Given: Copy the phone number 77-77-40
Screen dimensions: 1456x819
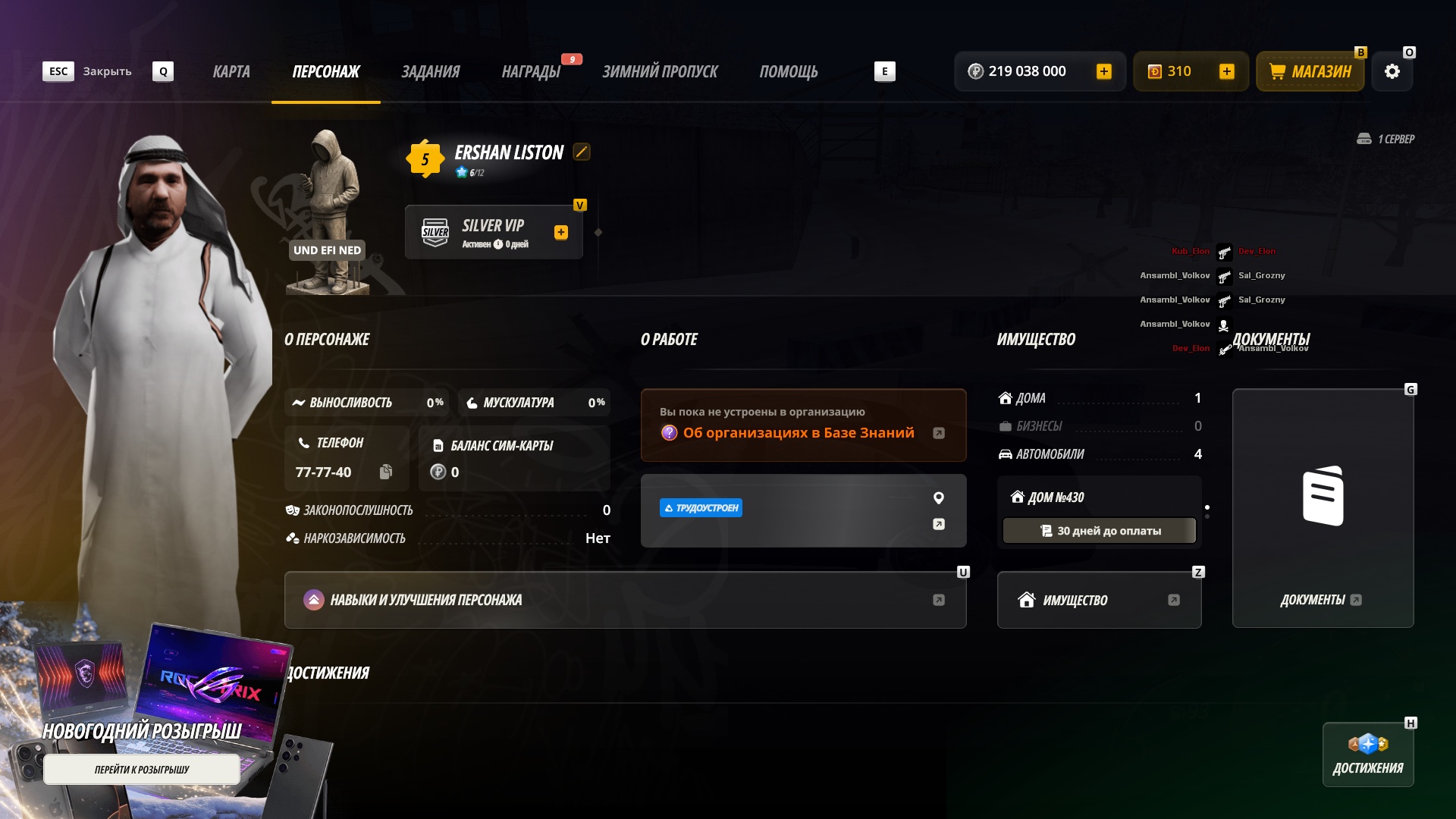Looking at the screenshot, I should (x=386, y=472).
